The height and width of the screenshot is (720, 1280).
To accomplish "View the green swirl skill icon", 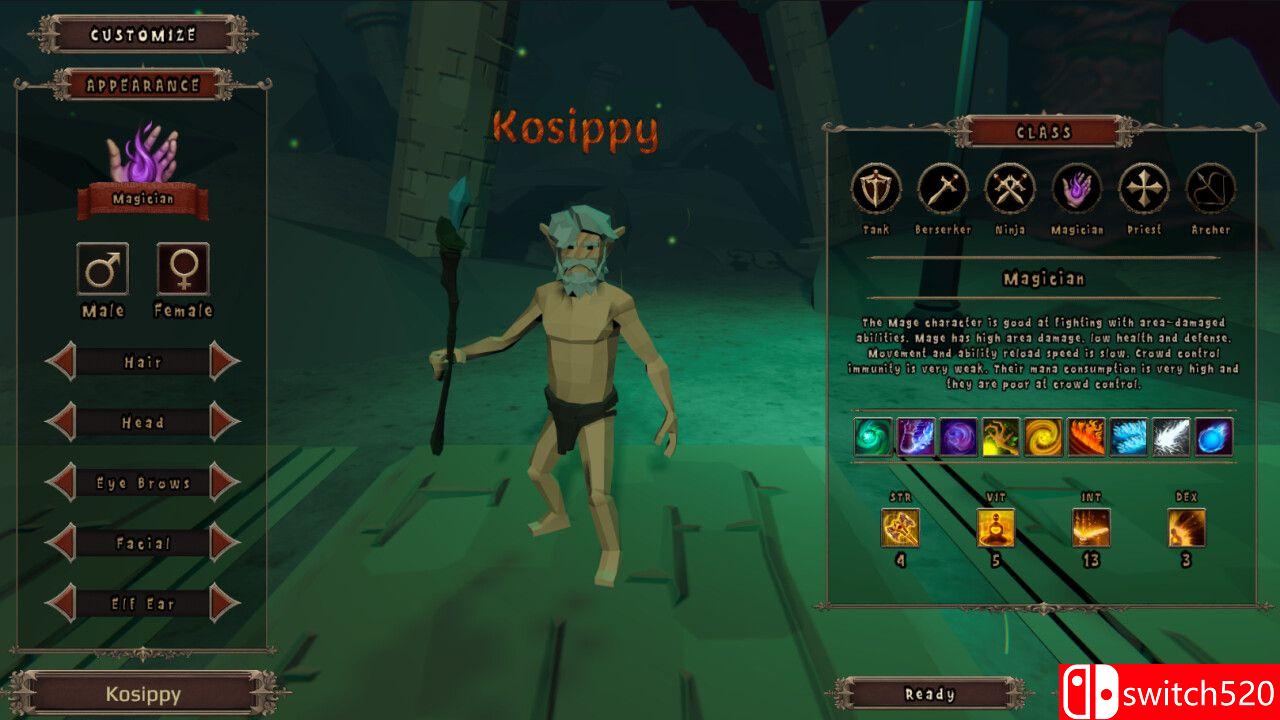I will tap(873, 437).
